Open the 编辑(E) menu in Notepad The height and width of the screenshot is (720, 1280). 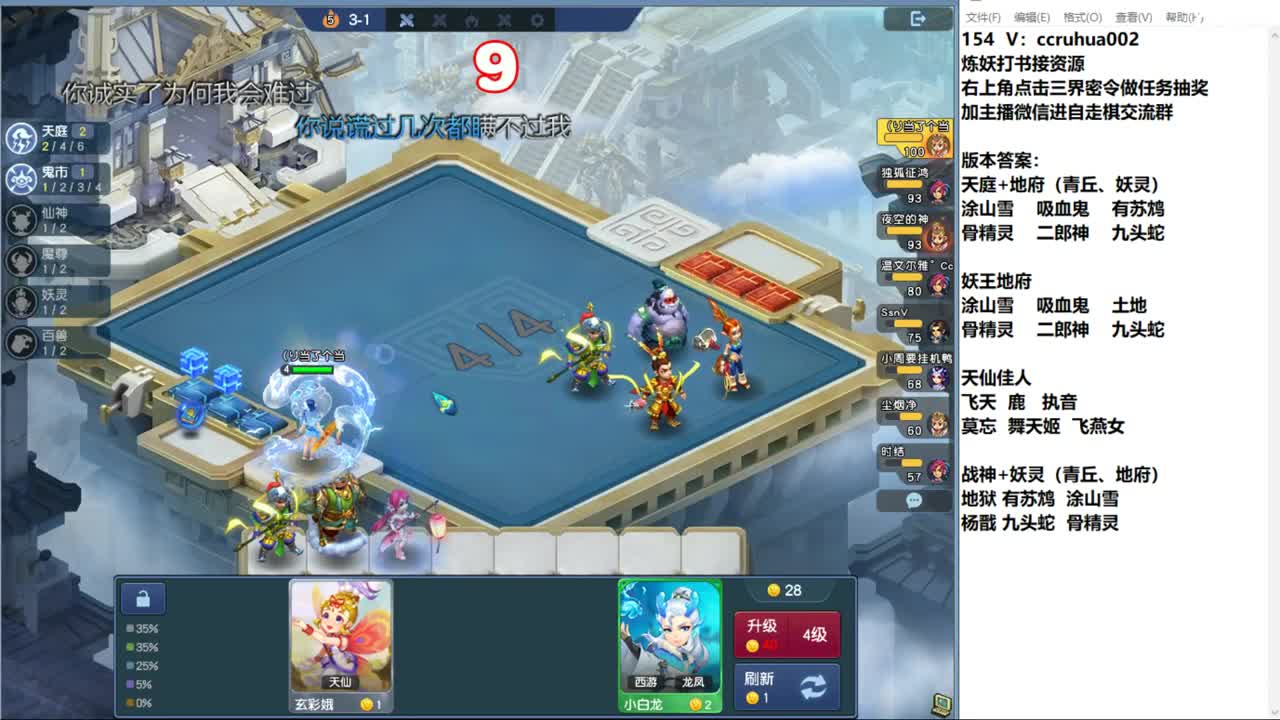pyautogui.click(x=1030, y=17)
